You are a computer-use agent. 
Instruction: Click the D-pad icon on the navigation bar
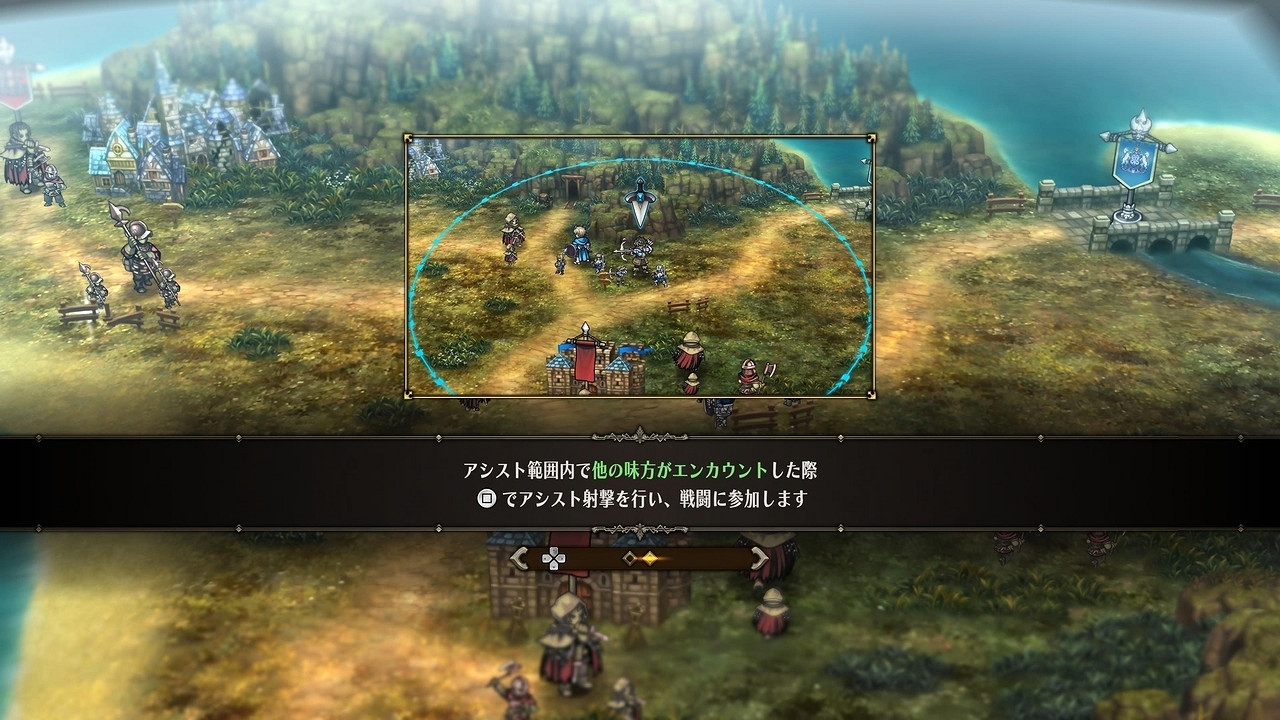(554, 558)
